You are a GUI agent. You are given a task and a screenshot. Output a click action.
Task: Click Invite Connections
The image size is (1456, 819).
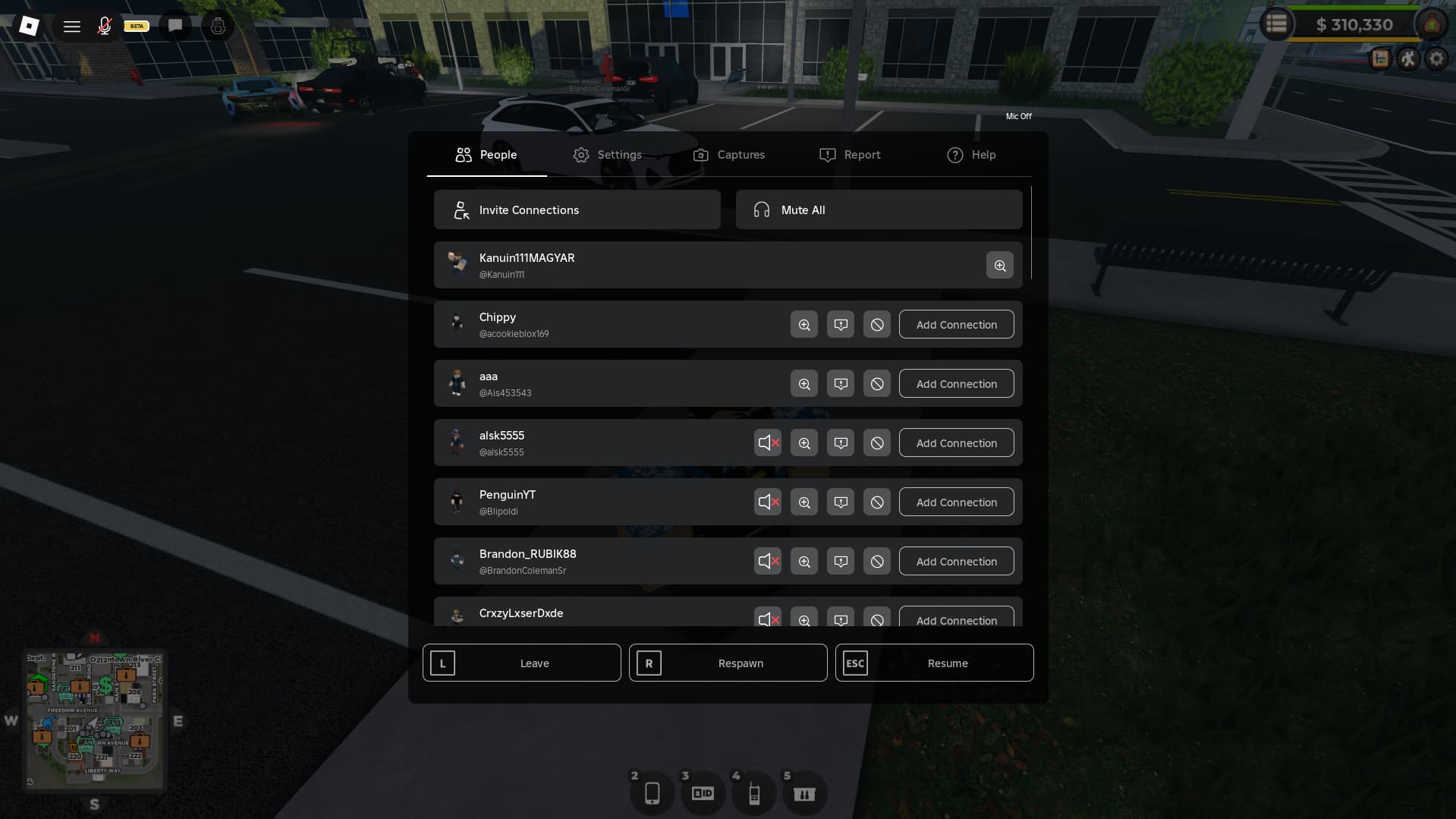pos(577,209)
